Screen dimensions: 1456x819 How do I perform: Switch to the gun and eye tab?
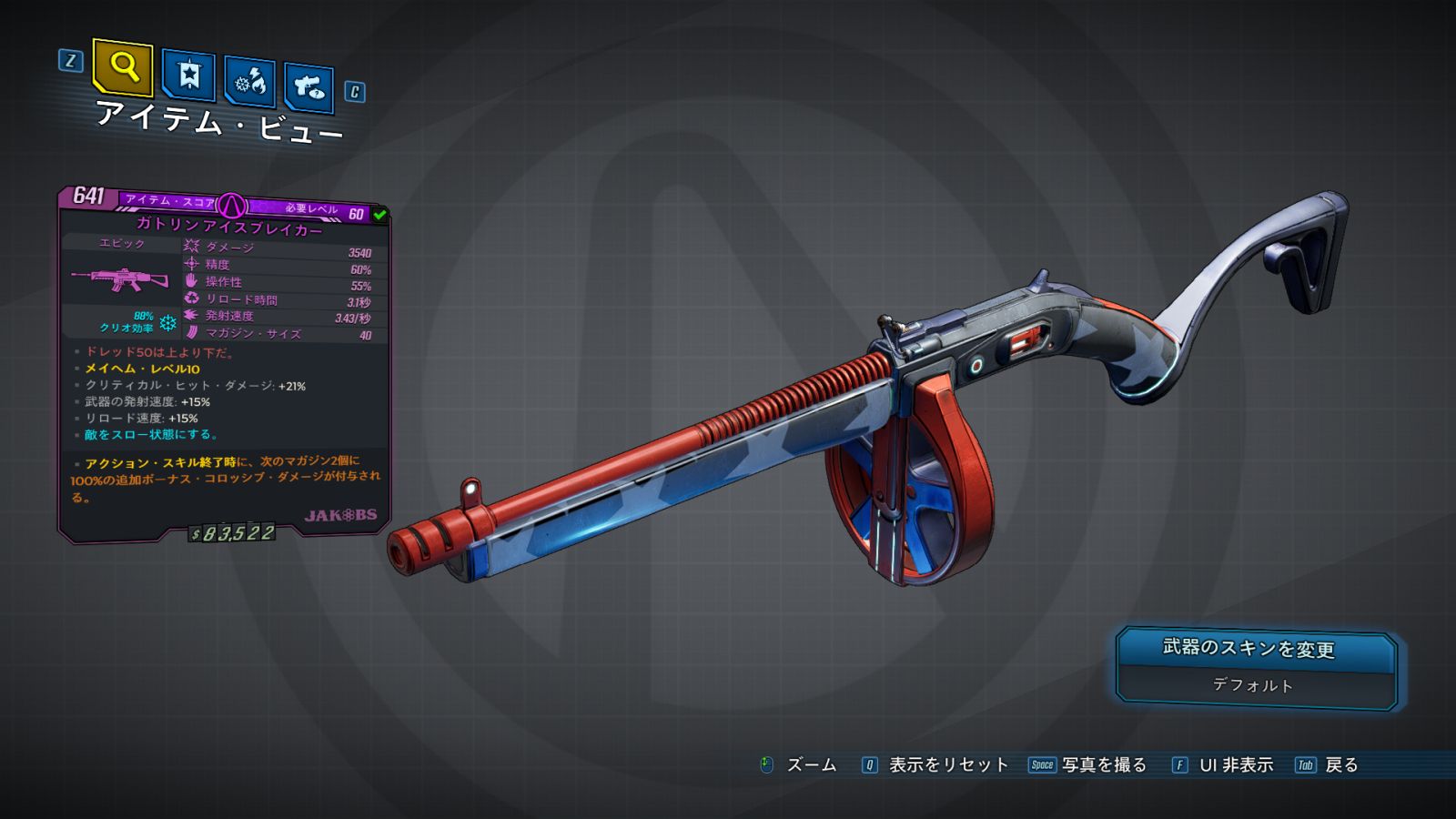(x=308, y=87)
